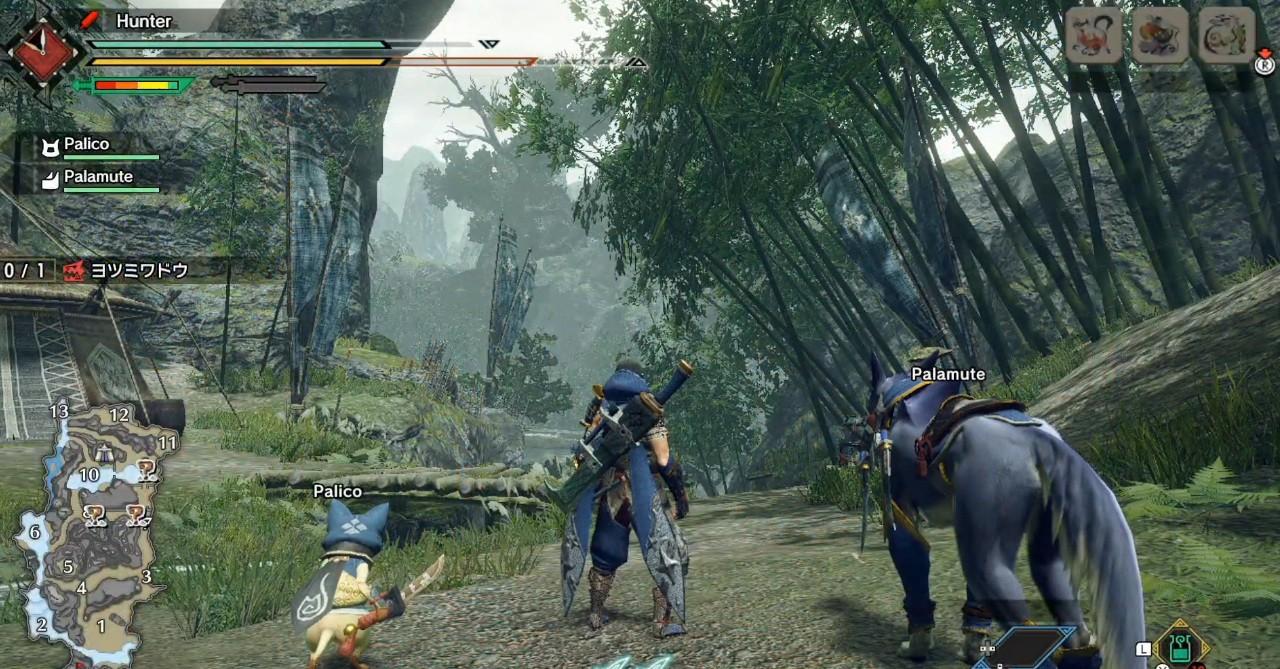Click zone 6 on the minimap

pyautogui.click(x=35, y=532)
